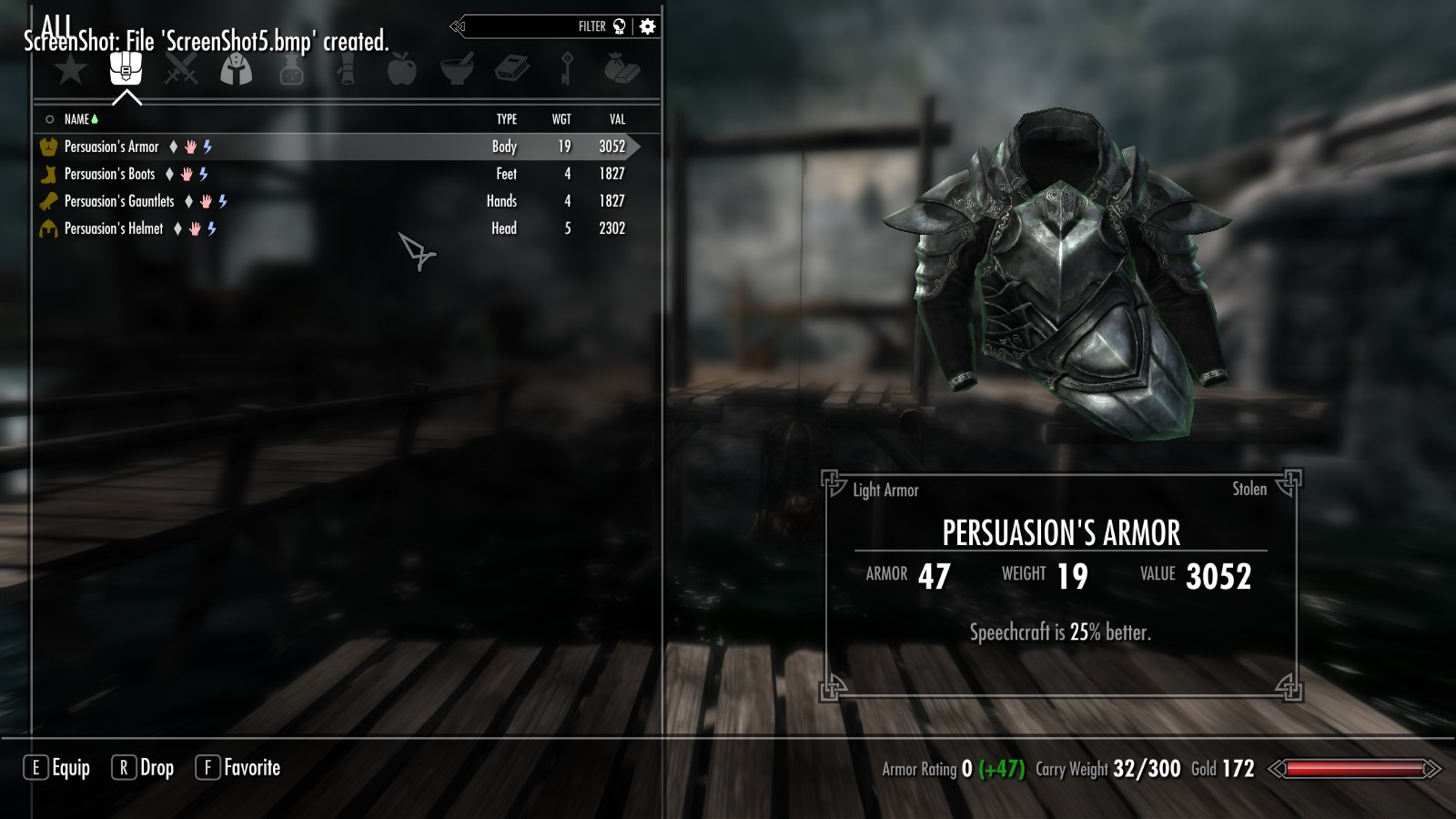The image size is (1456, 819).
Task: Open the armor helmet category
Action: pos(237,69)
